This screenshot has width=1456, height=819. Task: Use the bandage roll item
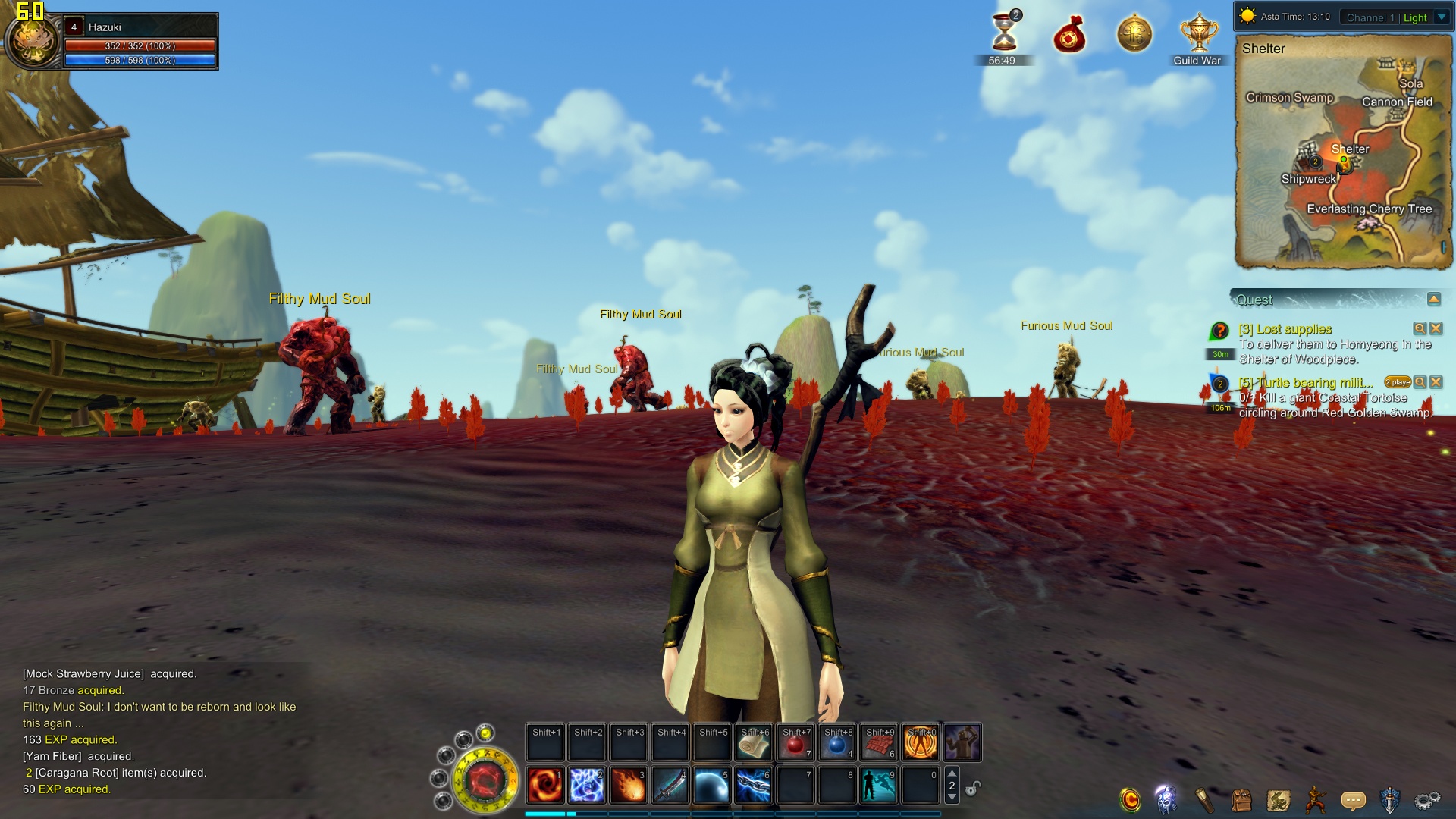click(x=753, y=743)
